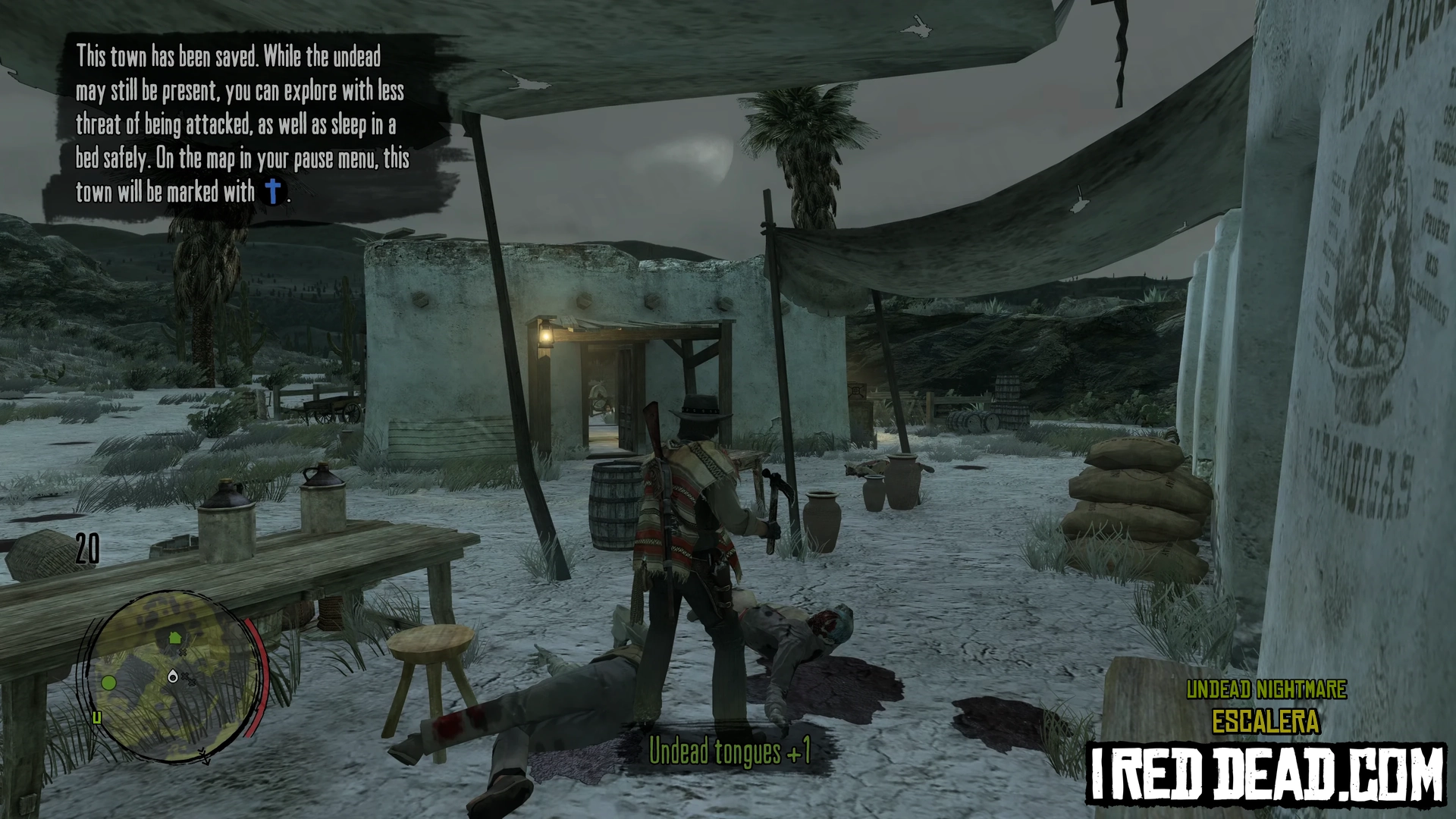
Task: Select the white player marker on minimap
Action: click(174, 676)
